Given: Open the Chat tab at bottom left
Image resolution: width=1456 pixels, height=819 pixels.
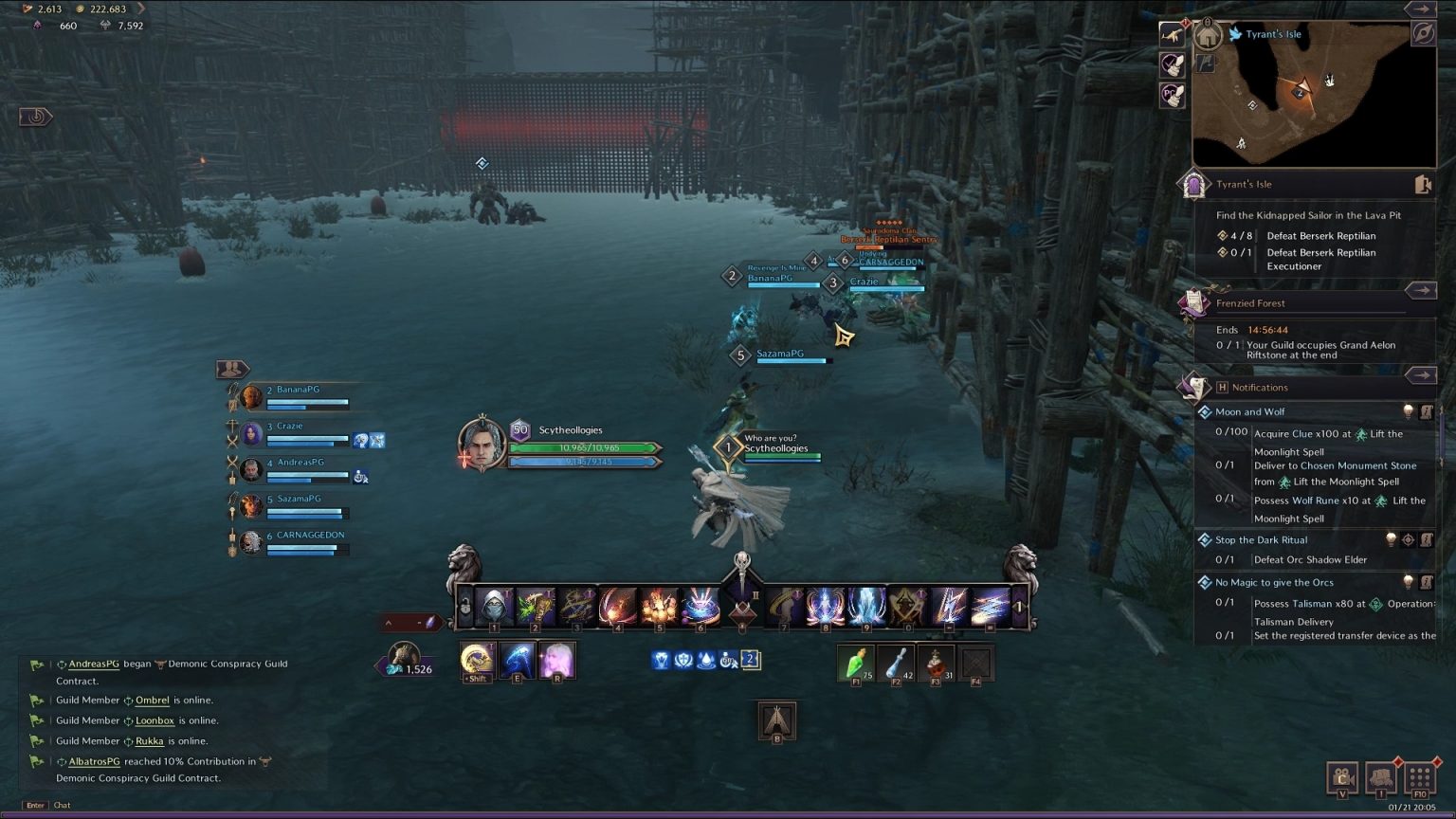Looking at the screenshot, I should [62, 805].
